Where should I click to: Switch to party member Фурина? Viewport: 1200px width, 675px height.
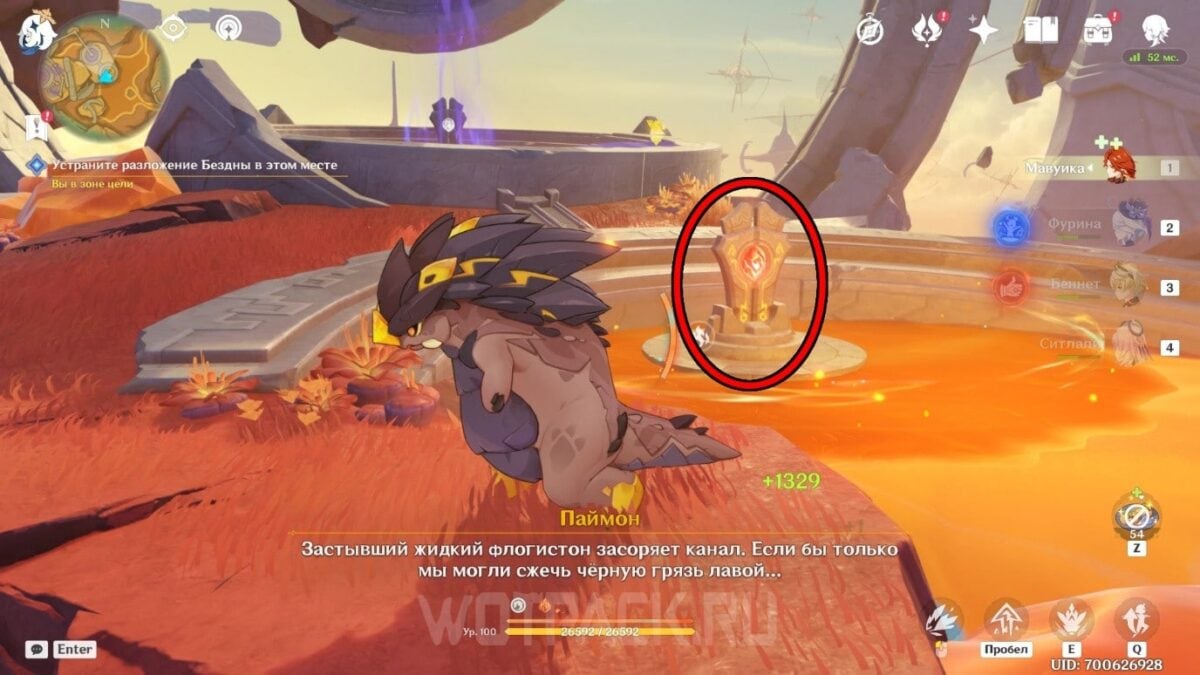[x=1128, y=226]
